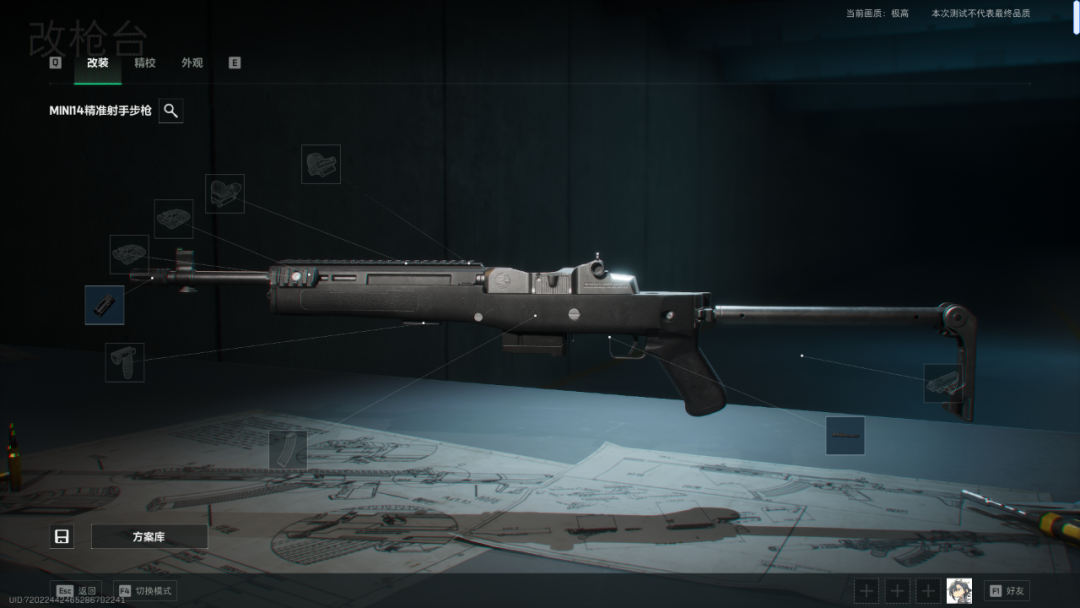Switch to the 改装 modification tab
This screenshot has height=608, width=1080.
pyautogui.click(x=97, y=63)
